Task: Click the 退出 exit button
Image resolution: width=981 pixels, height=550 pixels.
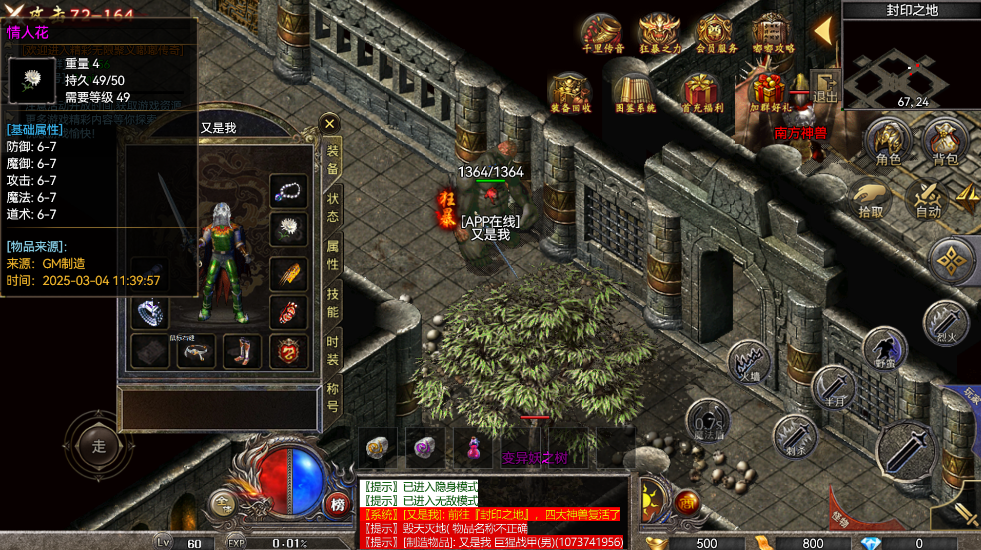Action: click(x=825, y=86)
